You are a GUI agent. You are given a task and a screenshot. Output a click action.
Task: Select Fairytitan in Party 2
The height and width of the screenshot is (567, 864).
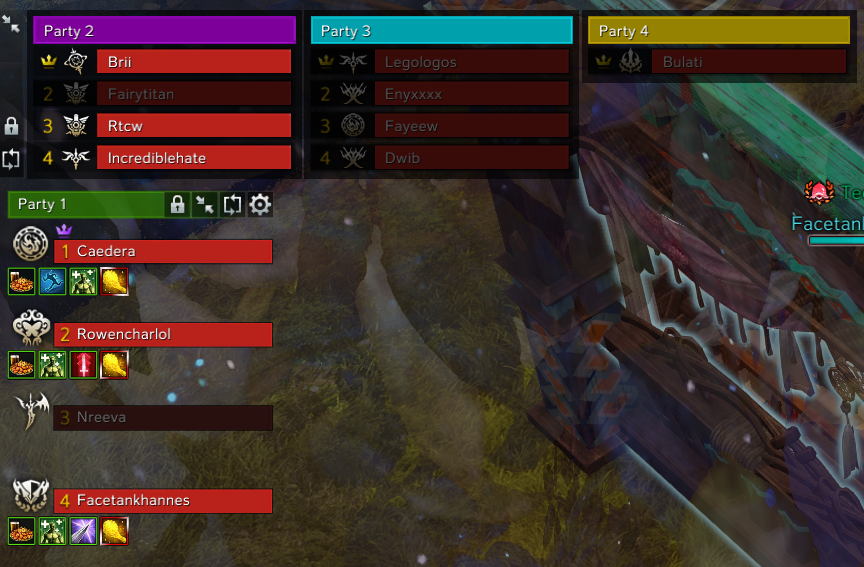193,94
